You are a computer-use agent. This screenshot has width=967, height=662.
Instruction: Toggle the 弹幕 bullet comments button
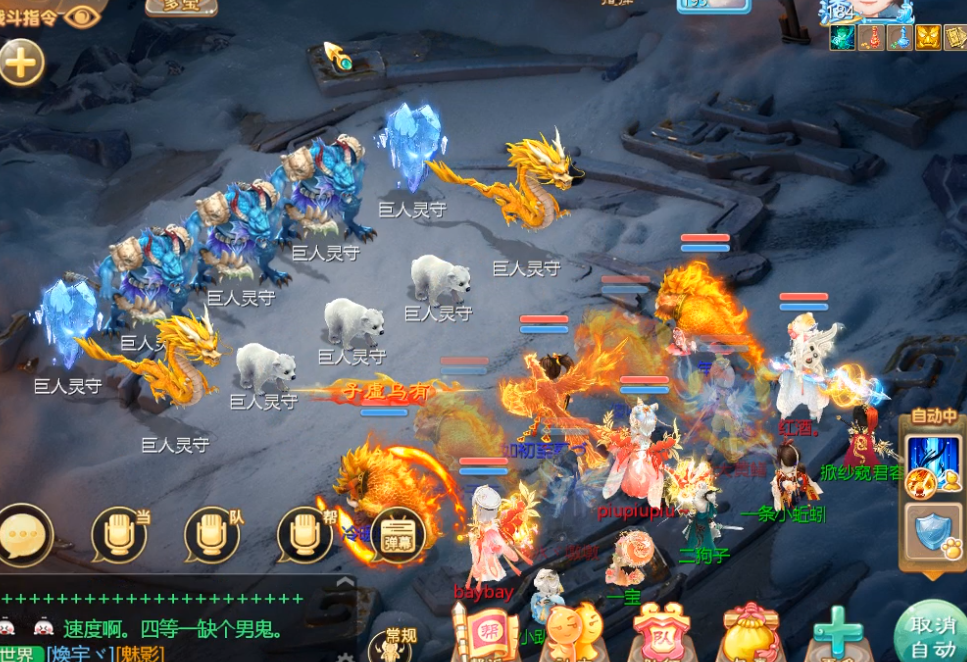[397, 536]
